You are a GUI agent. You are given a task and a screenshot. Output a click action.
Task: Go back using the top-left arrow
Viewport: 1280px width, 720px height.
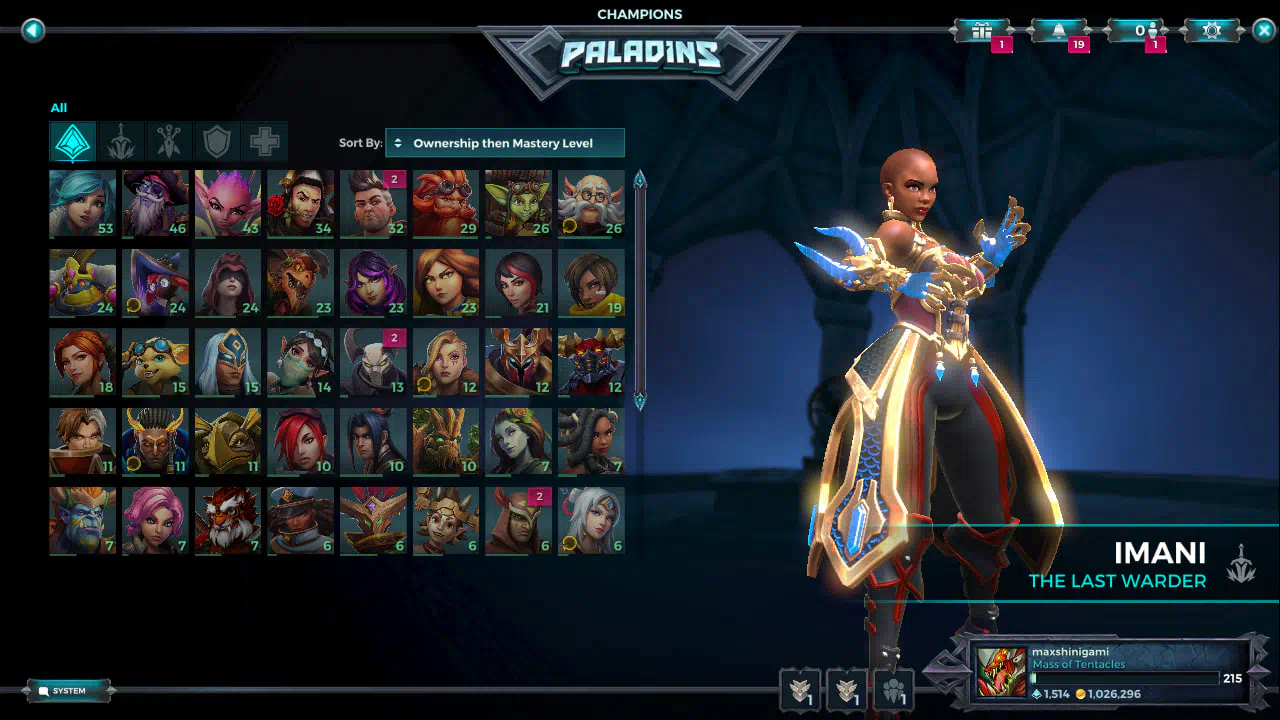pyautogui.click(x=33, y=30)
